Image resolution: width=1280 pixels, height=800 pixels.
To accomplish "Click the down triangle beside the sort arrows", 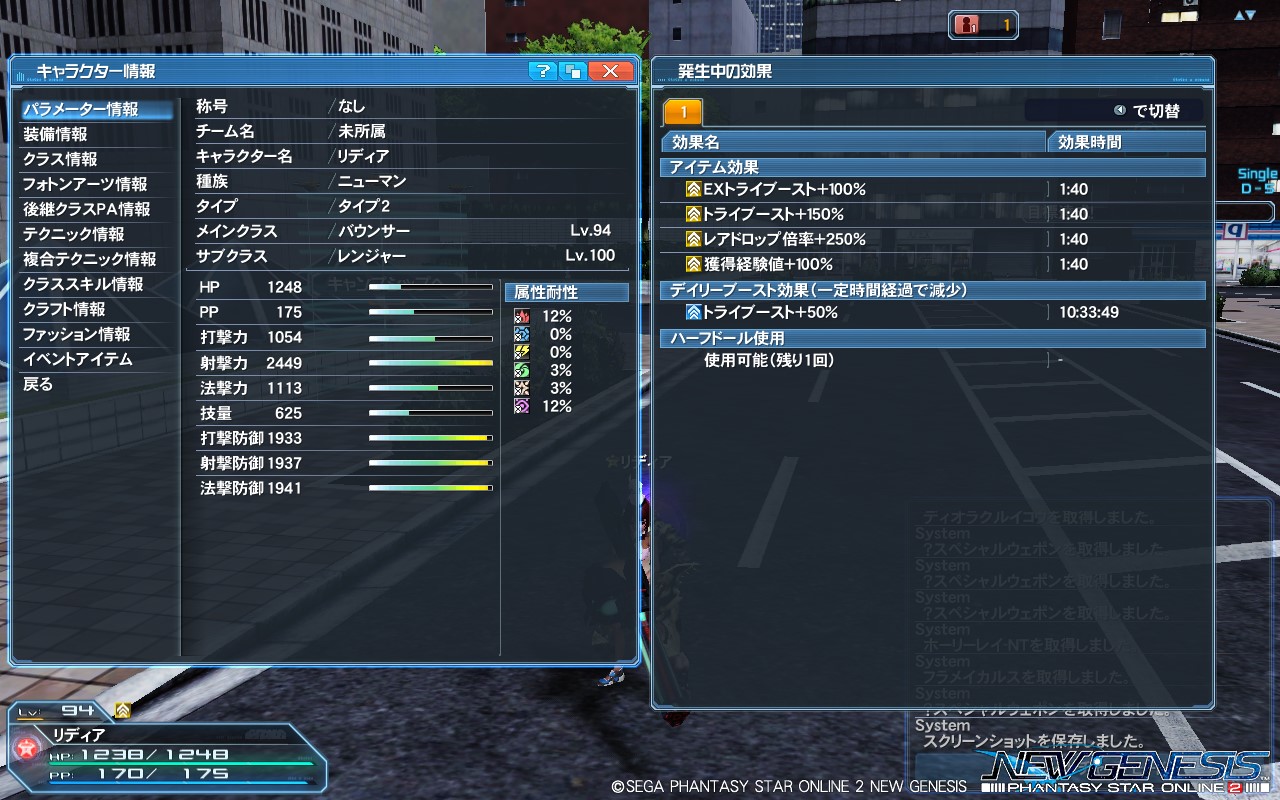I will point(1251,15).
